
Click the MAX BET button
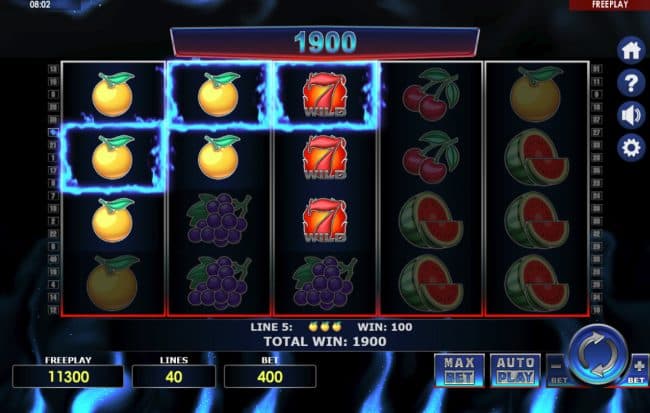(x=458, y=370)
